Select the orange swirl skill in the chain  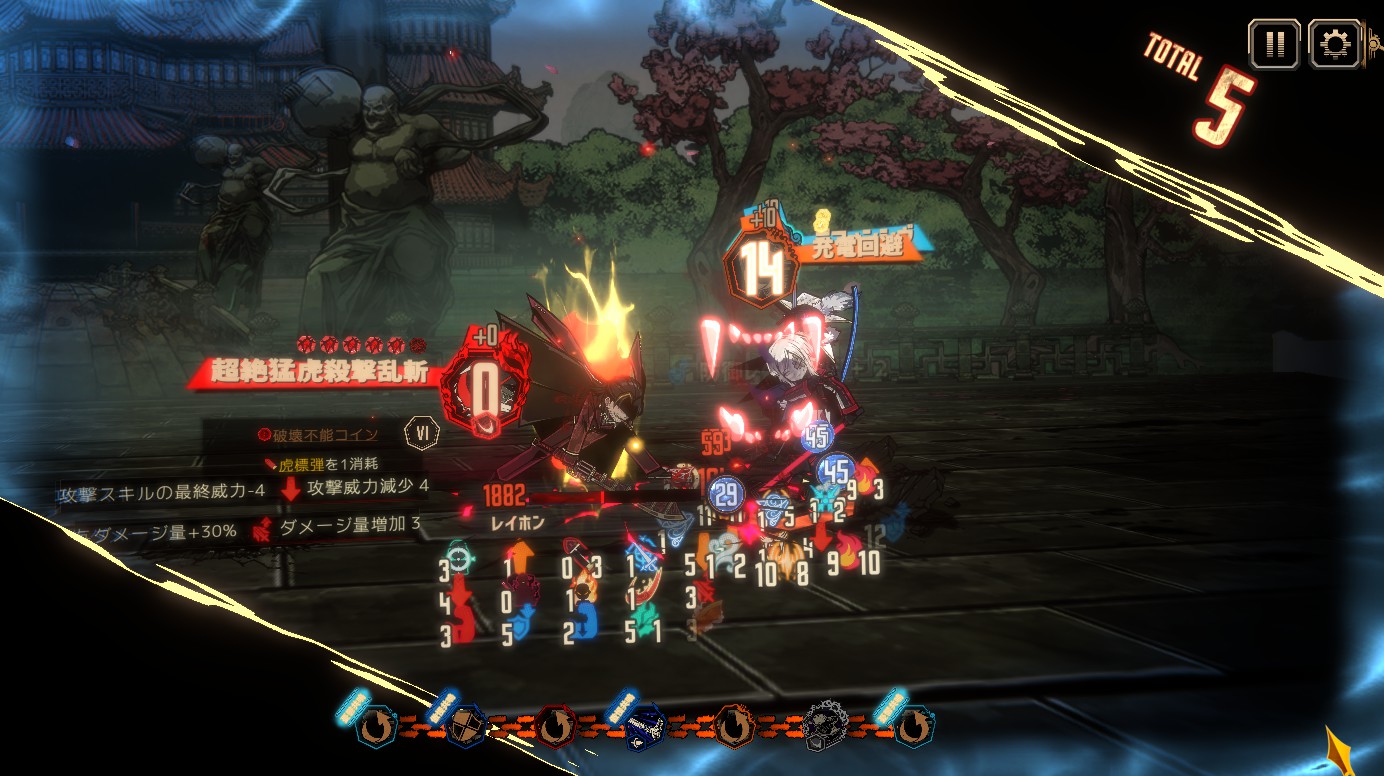(732, 728)
